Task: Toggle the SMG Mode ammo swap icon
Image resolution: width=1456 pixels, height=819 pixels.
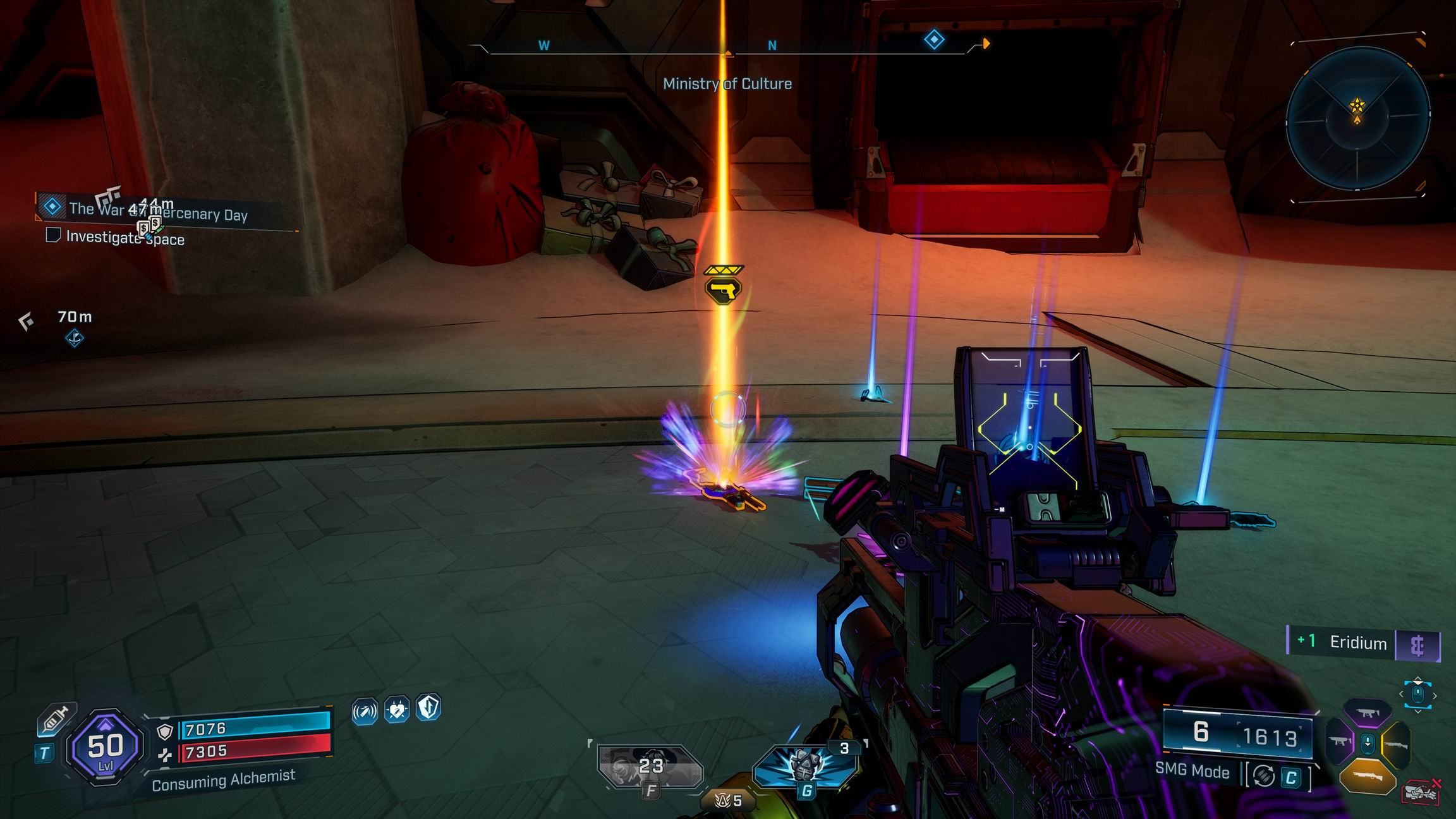Action: pos(1263,776)
